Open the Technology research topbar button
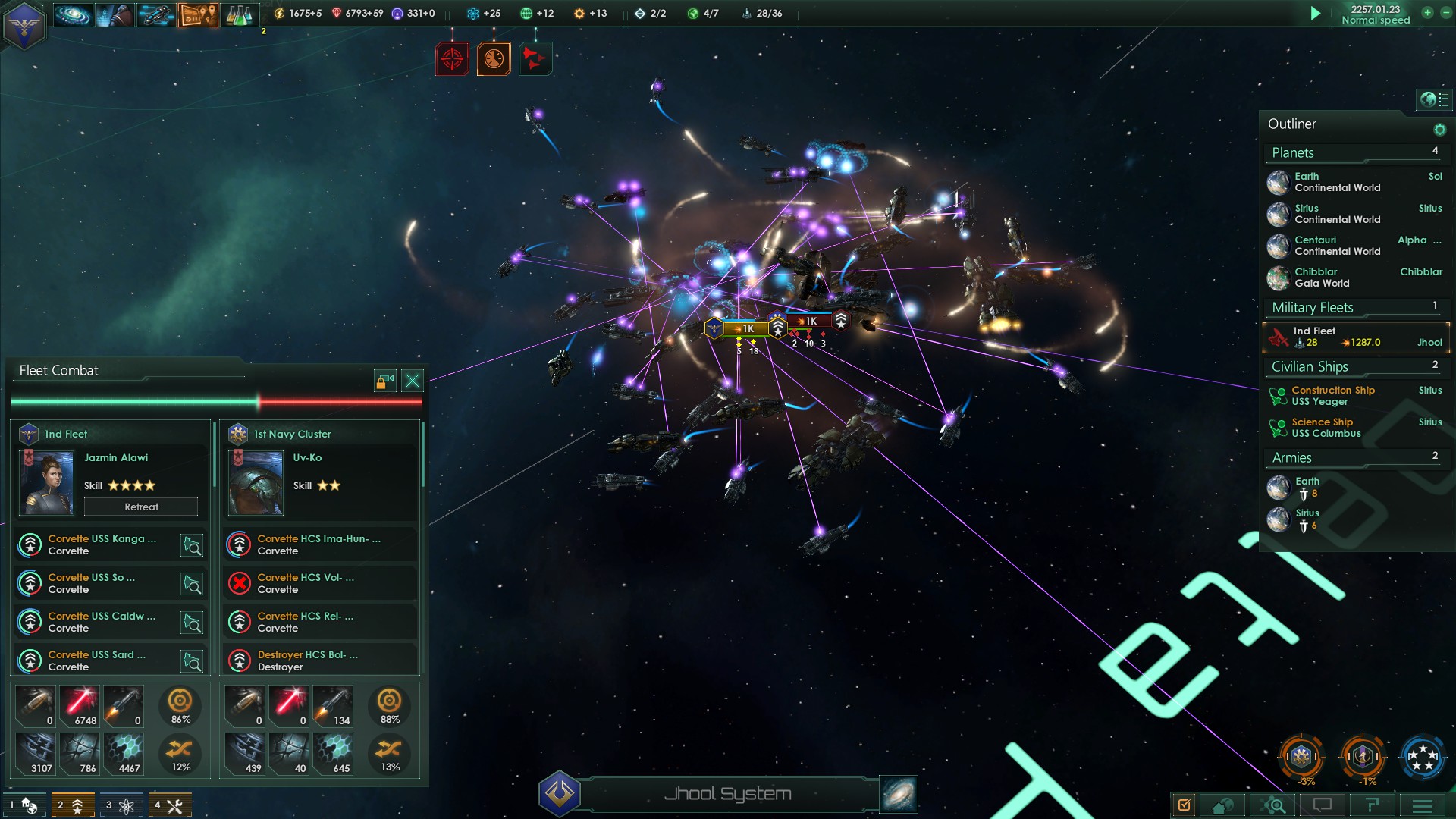1456x819 pixels. point(239,14)
